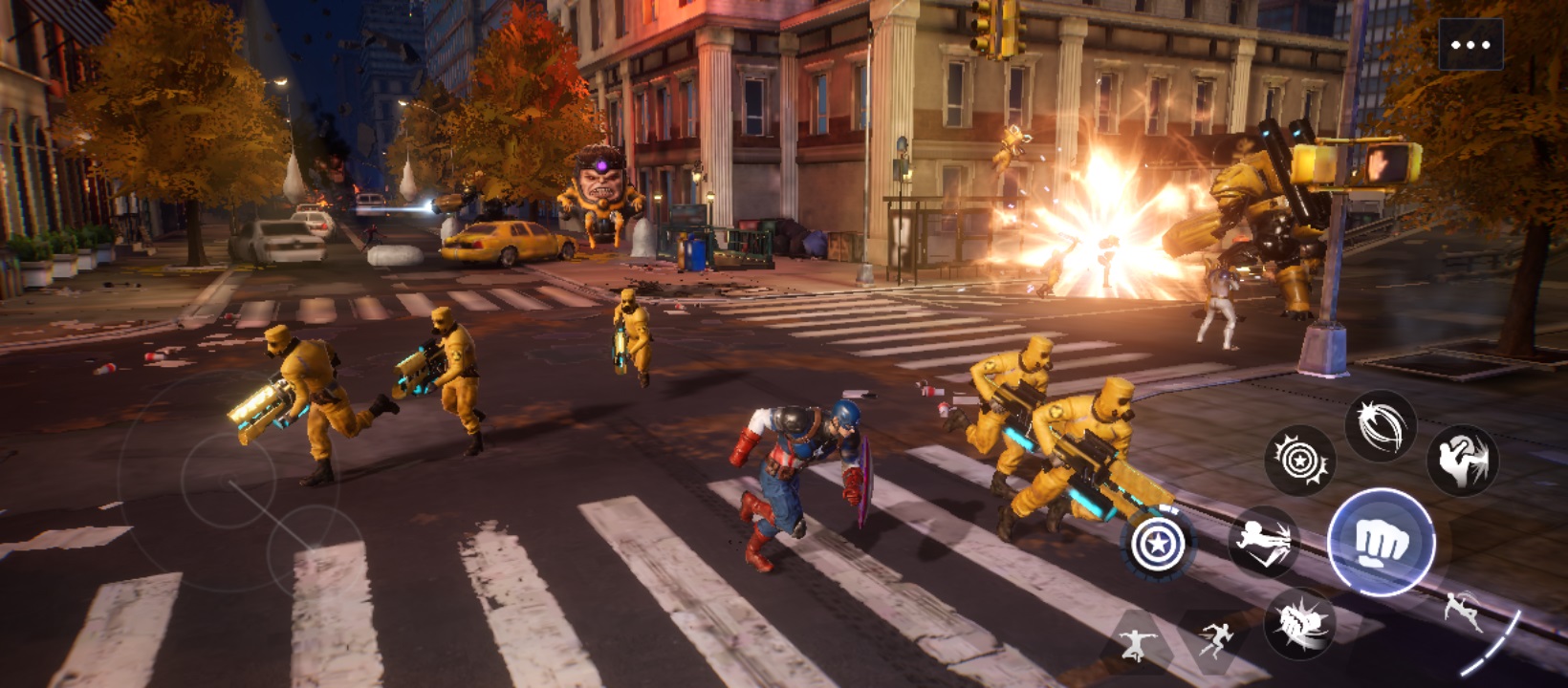The width and height of the screenshot is (1568, 688).
Task: Use the impact punch ability
Action: [1299, 624]
